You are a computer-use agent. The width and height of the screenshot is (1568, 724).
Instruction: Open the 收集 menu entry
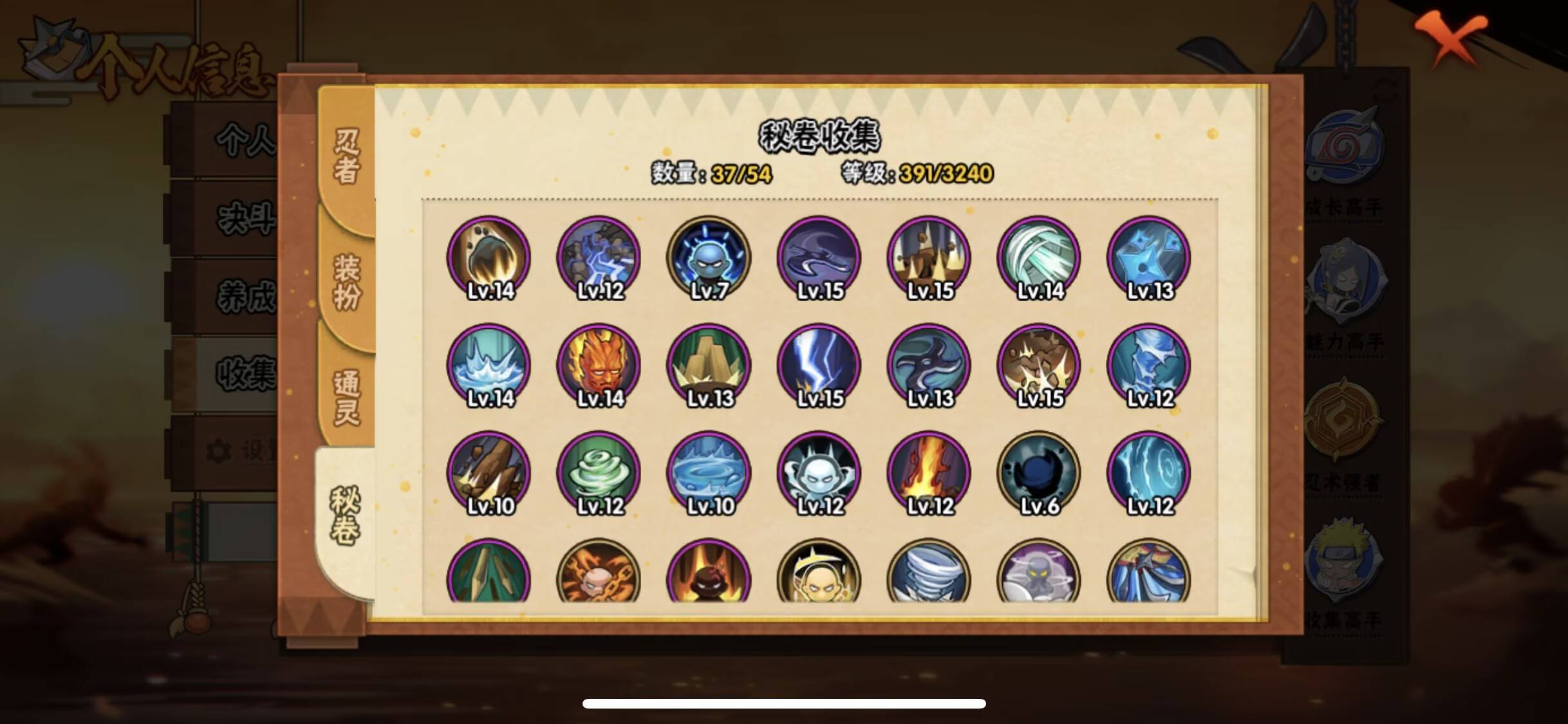[x=245, y=373]
